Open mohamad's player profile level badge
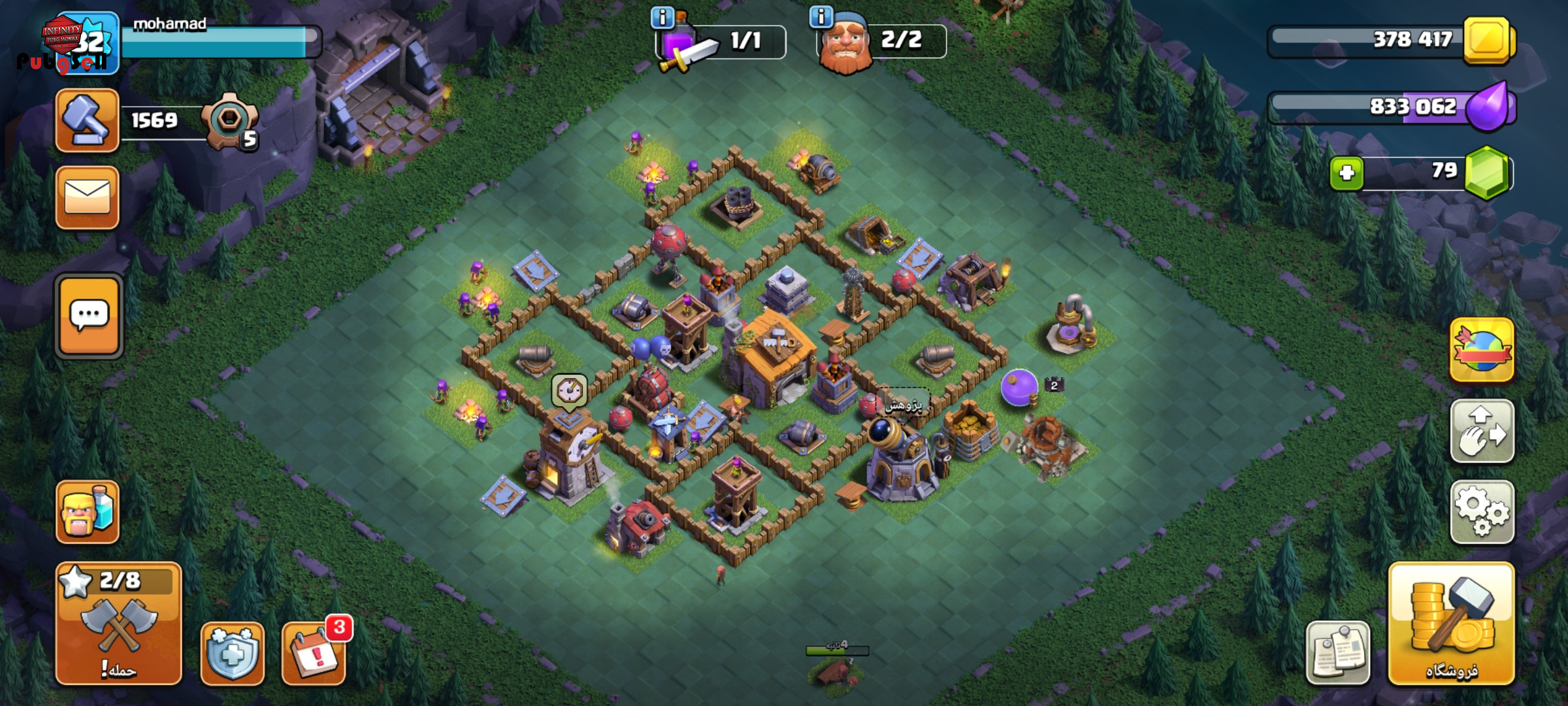 88,42
